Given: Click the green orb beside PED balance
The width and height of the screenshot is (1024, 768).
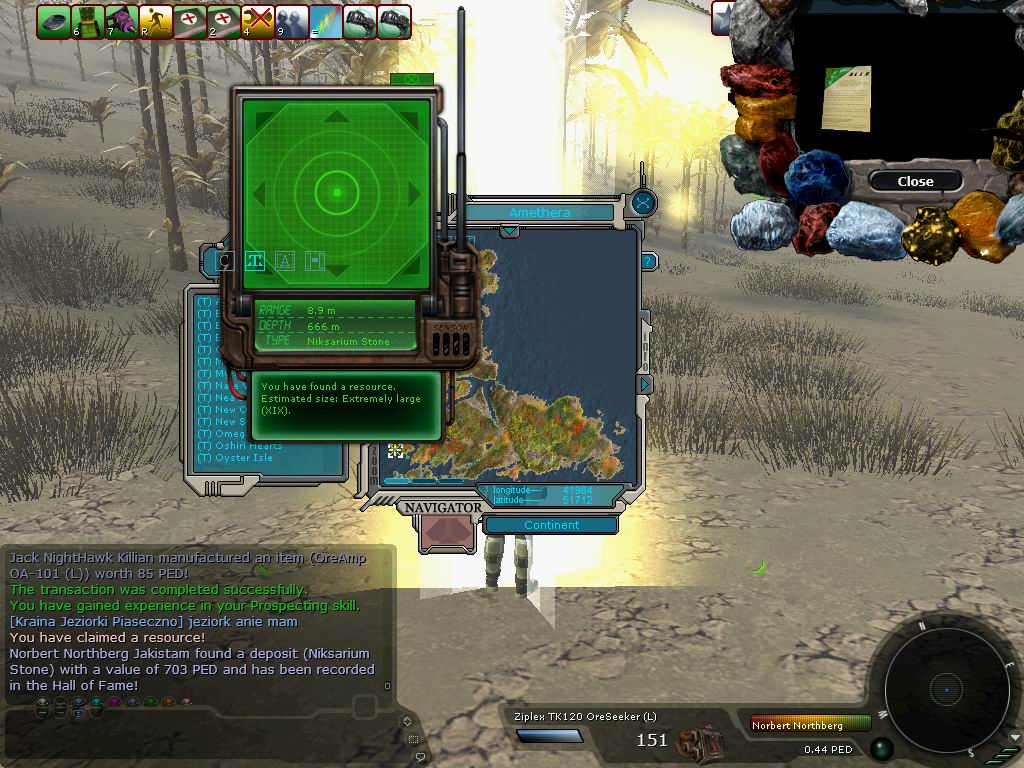Looking at the screenshot, I should (x=882, y=748).
